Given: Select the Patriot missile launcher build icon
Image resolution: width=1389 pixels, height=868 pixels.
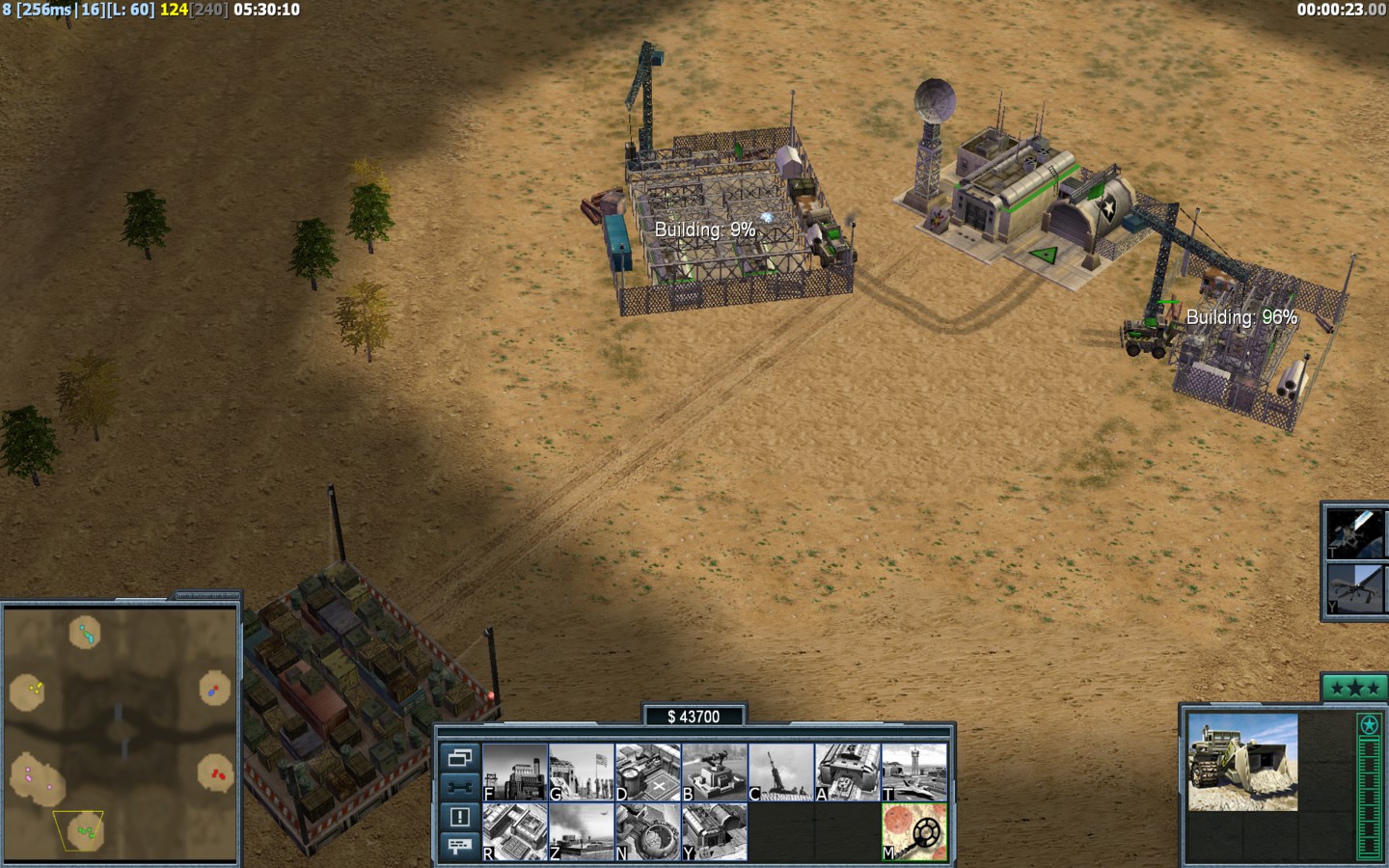Looking at the screenshot, I should [780, 772].
